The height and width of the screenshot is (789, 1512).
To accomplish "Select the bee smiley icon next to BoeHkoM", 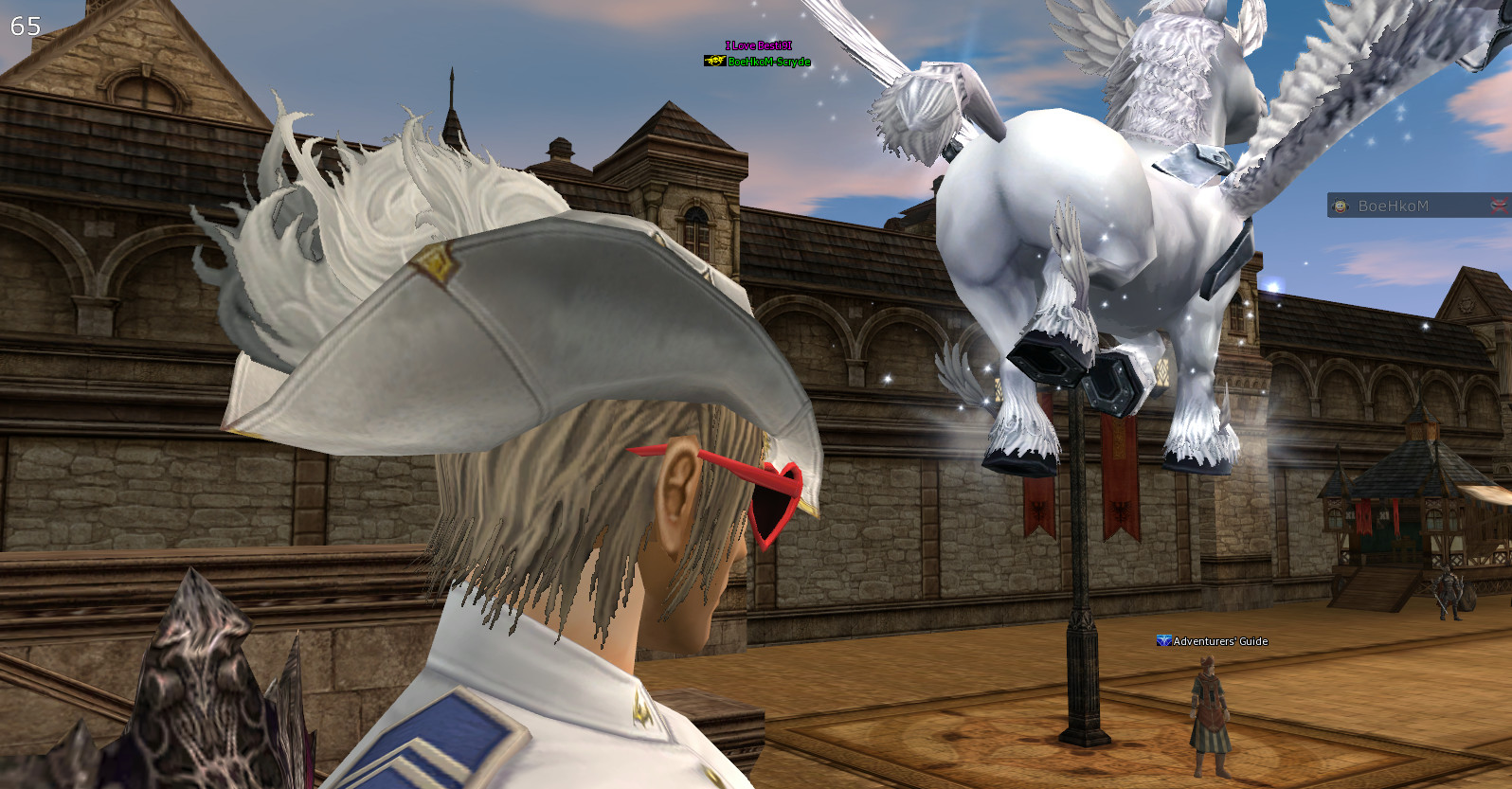I will (1341, 206).
